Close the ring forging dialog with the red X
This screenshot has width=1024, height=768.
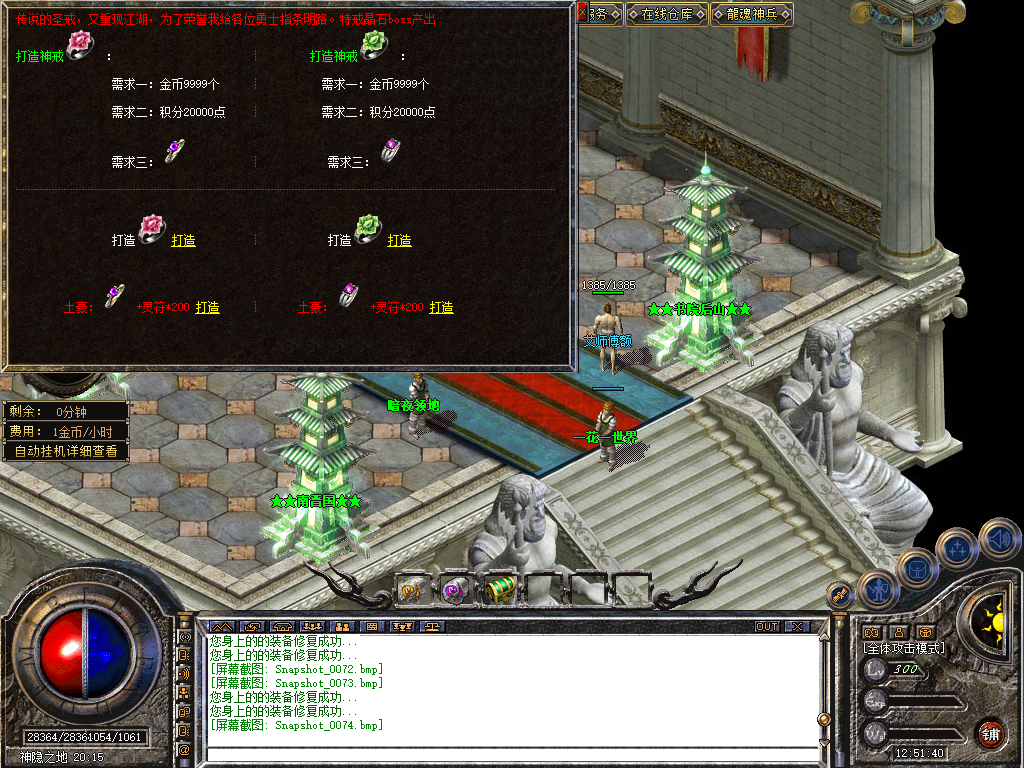tap(583, 12)
